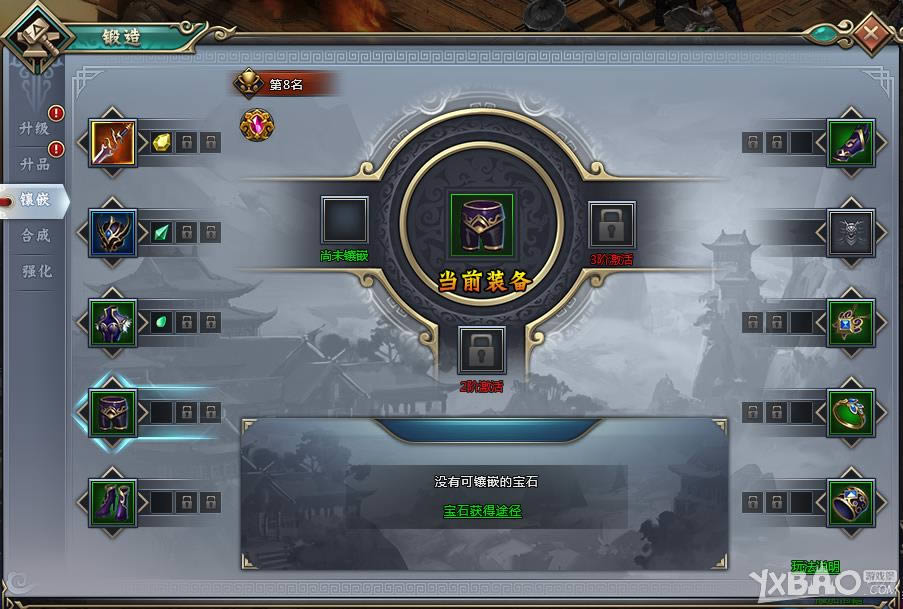Select the blue gem necklace slot
903x609 pixels.
tap(851, 323)
